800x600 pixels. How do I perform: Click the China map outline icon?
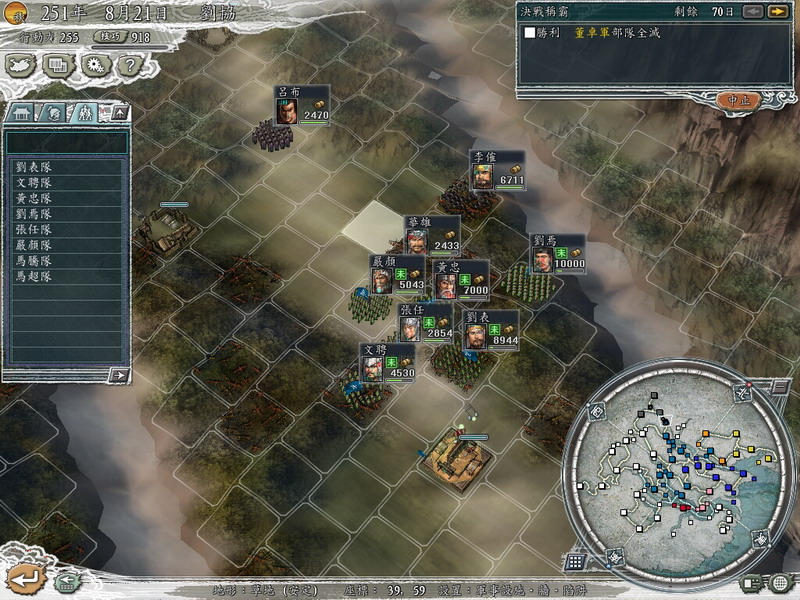21,65
